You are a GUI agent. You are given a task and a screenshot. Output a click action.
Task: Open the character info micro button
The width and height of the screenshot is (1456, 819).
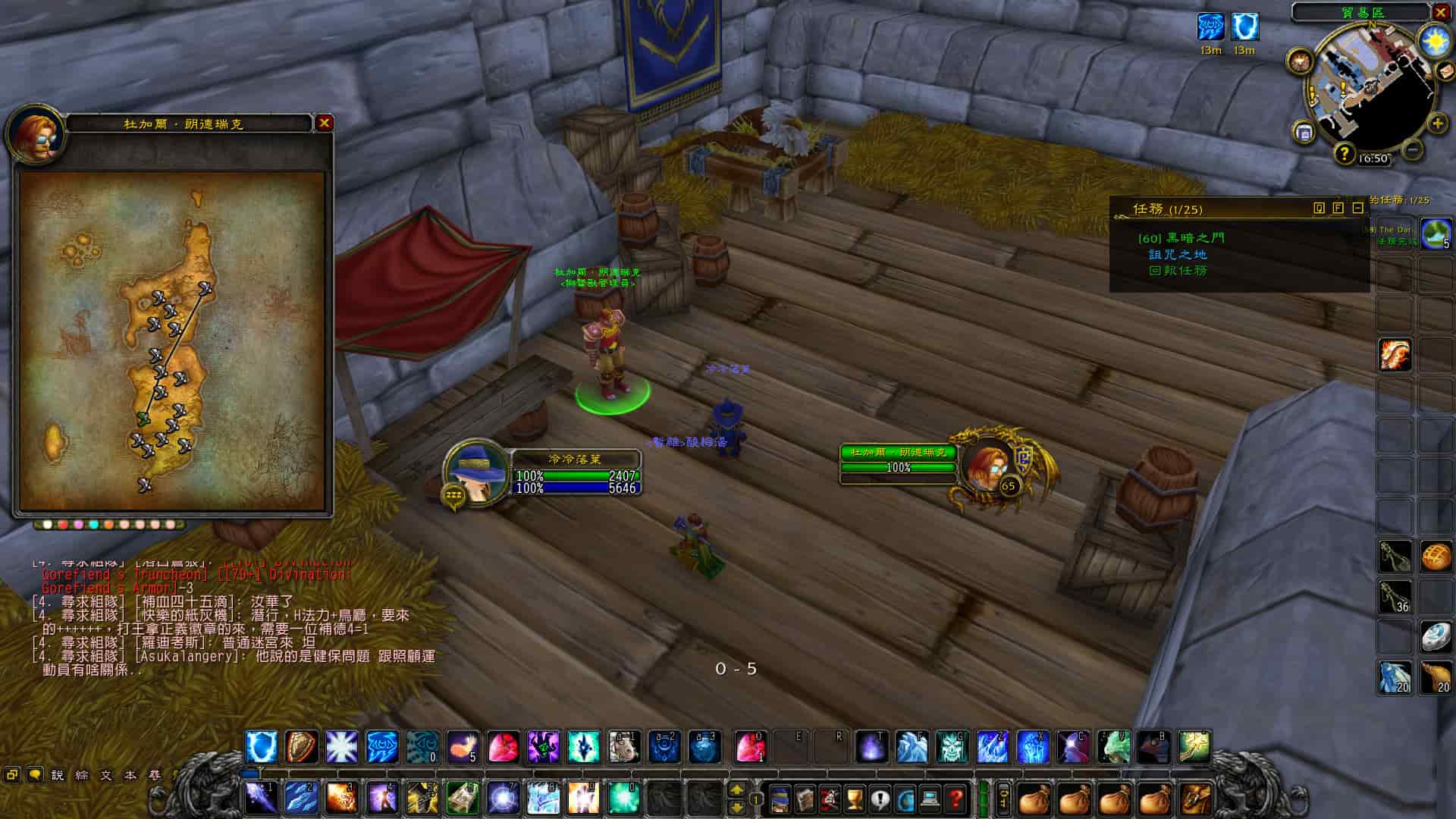[780, 798]
